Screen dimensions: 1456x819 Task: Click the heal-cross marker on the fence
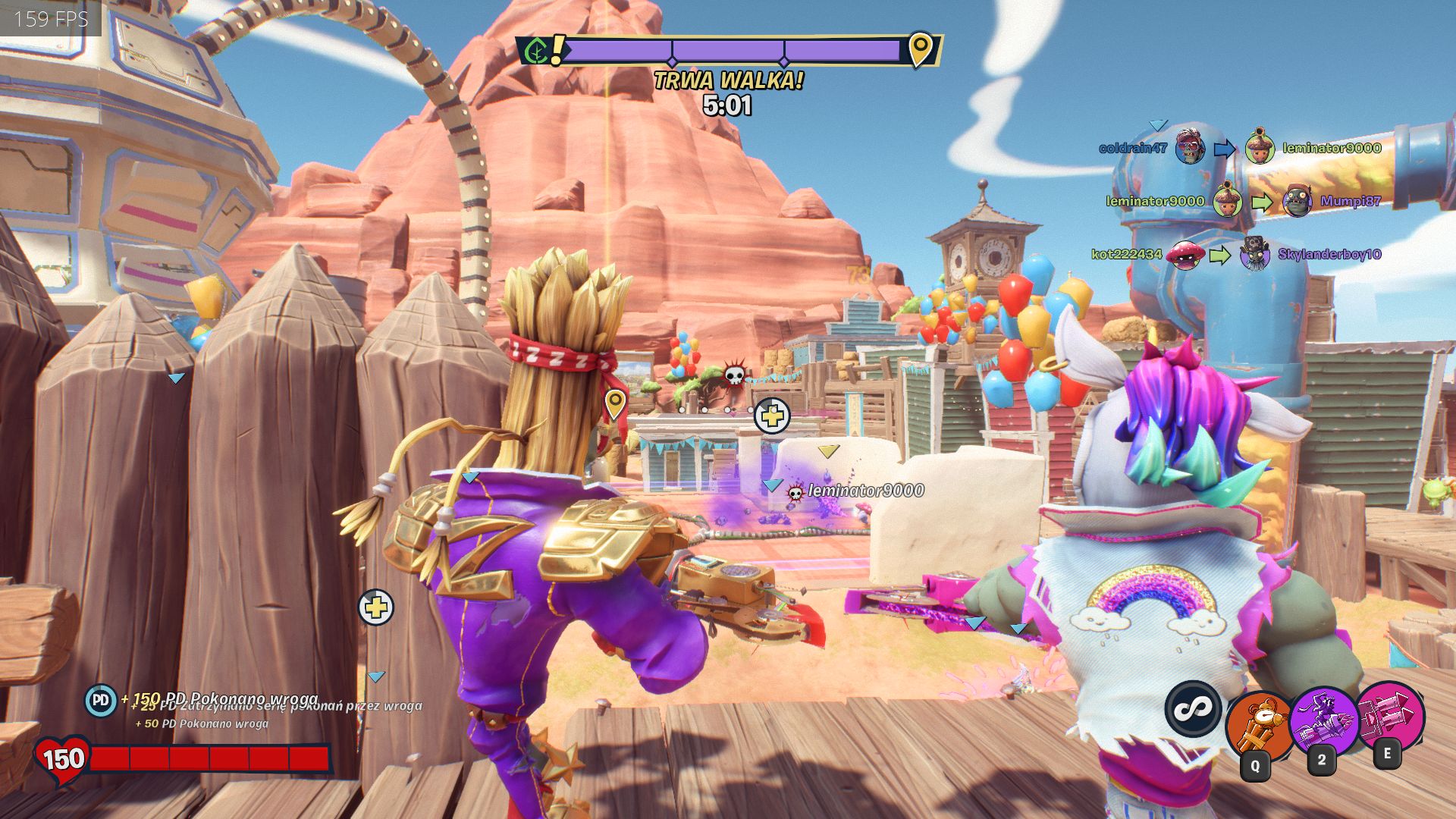pyautogui.click(x=375, y=607)
